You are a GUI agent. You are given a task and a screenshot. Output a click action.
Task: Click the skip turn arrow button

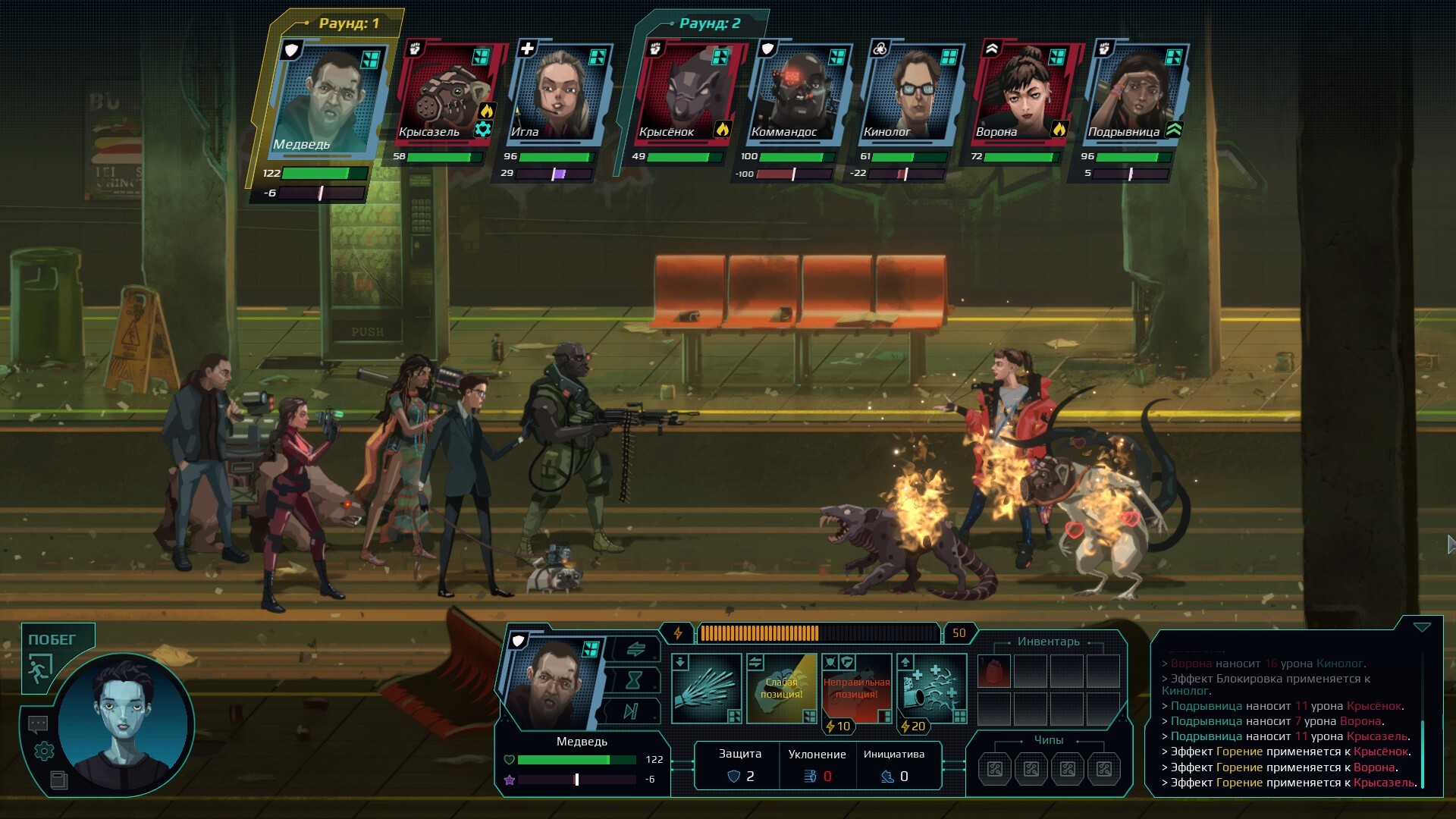pos(631,711)
